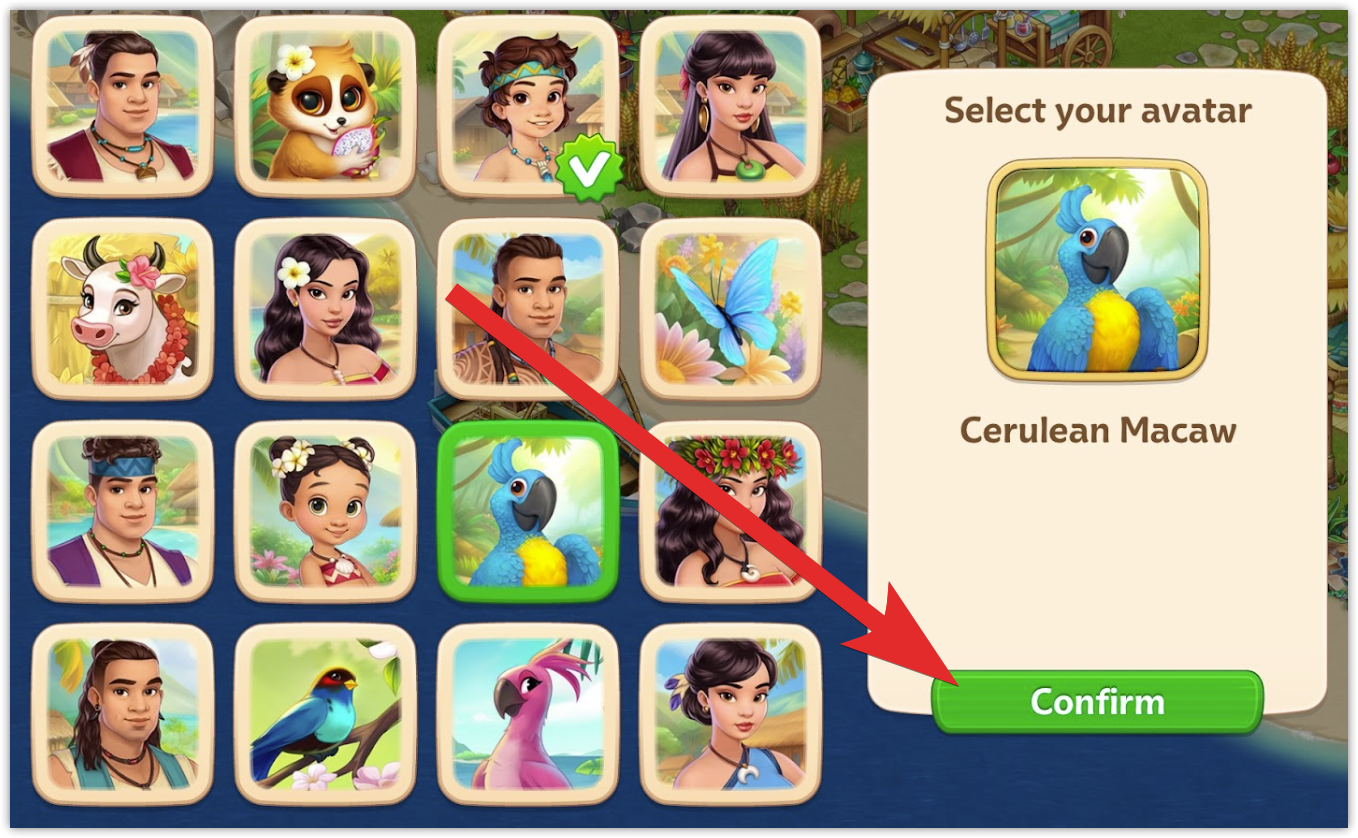Pick the teal bird on branch avatar
This screenshot has height=838, width=1358.
pyautogui.click(x=325, y=714)
